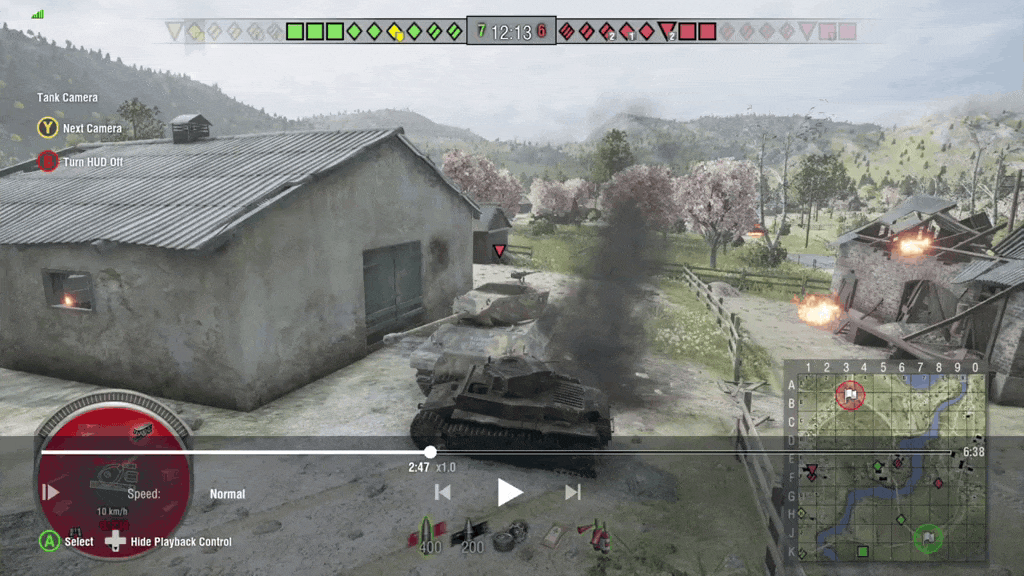Select the green allied base flag on minimap
1024x576 pixels.
928,538
